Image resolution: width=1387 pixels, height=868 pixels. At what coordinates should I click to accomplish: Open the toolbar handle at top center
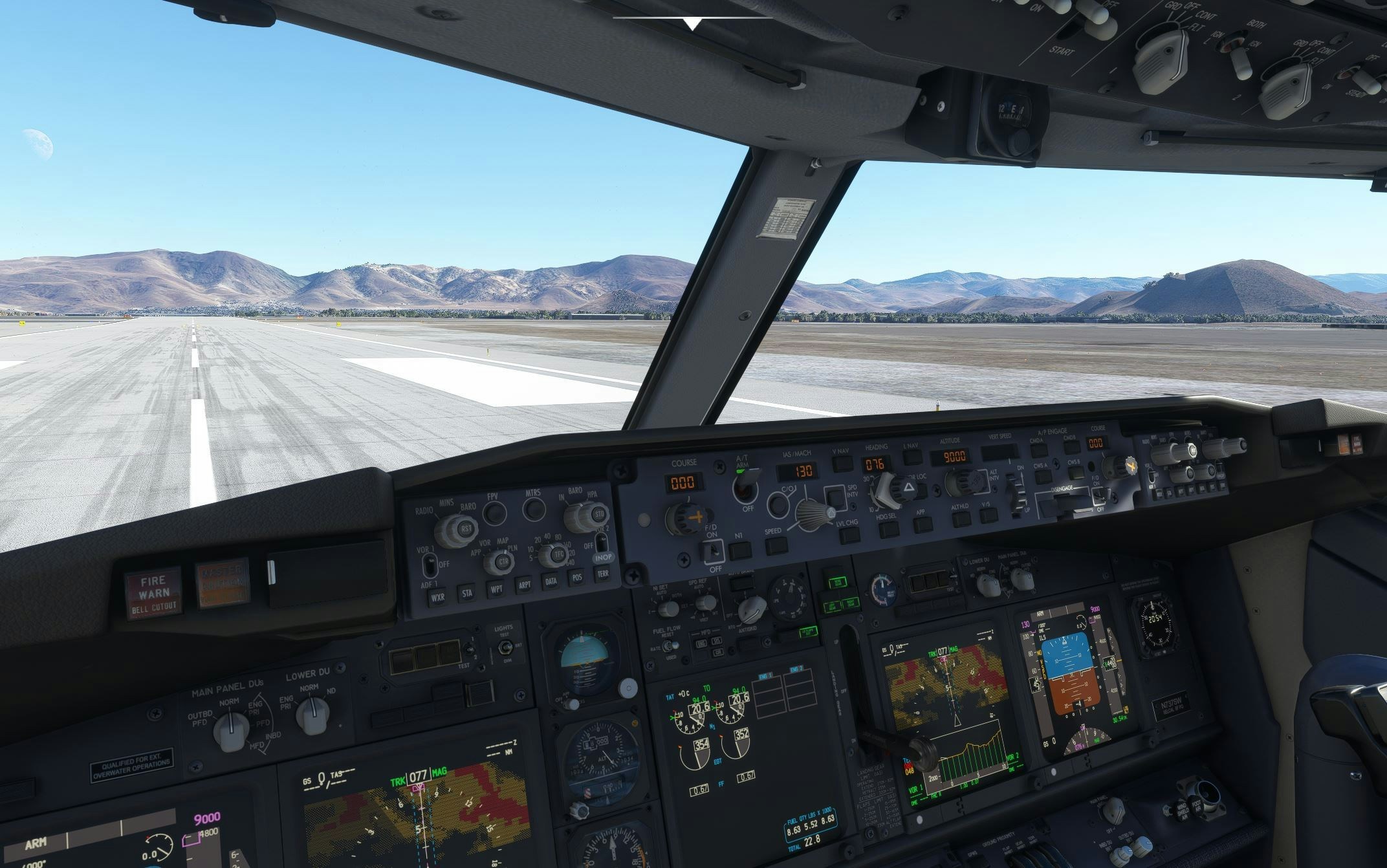click(x=693, y=23)
